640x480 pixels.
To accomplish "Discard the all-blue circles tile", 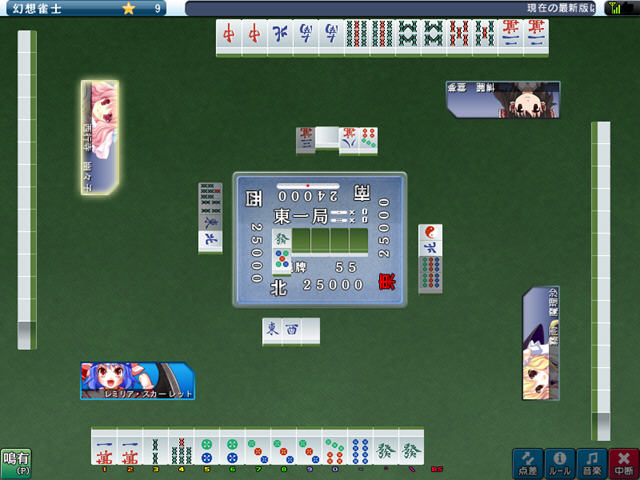I will [x=360, y=447].
